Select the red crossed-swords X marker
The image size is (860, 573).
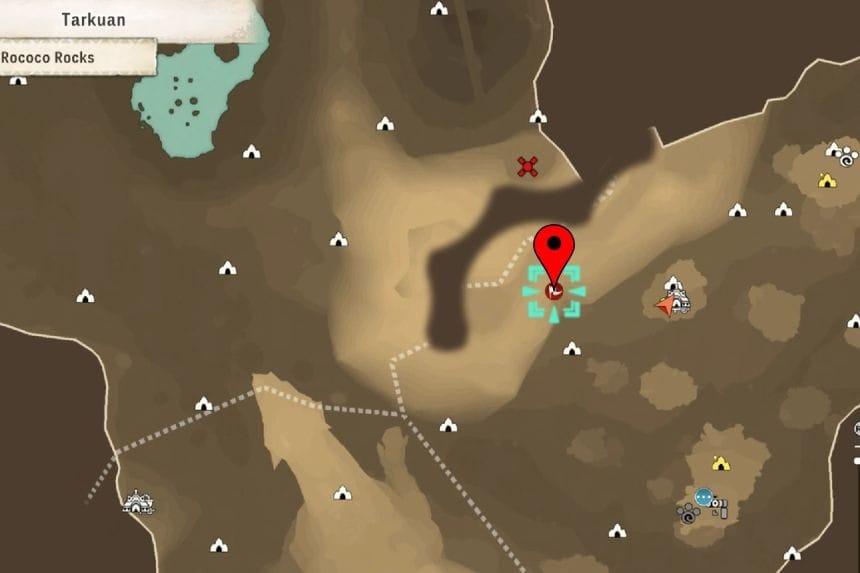pyautogui.click(x=528, y=166)
